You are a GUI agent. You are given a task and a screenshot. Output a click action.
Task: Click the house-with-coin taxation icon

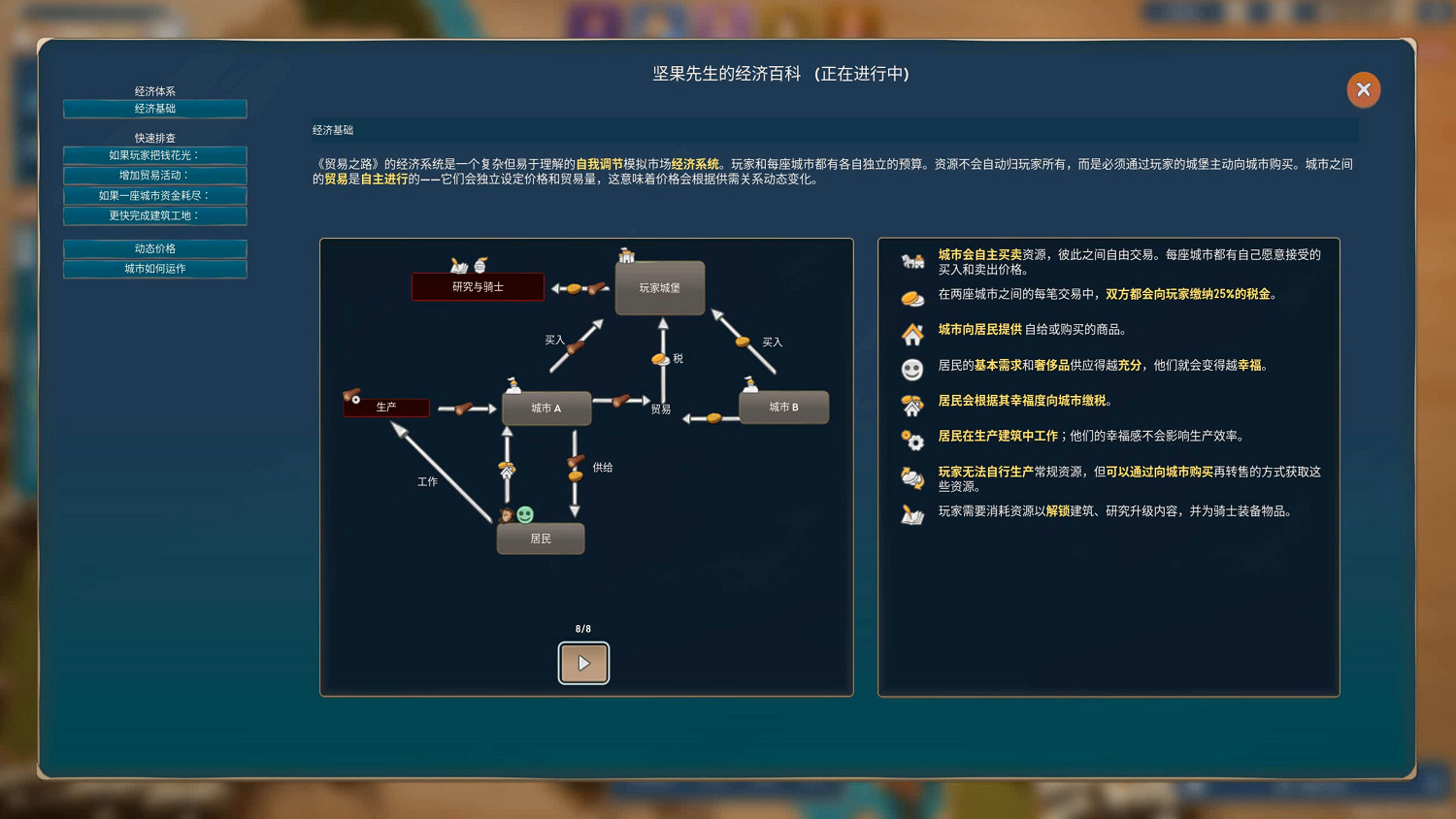(x=911, y=404)
